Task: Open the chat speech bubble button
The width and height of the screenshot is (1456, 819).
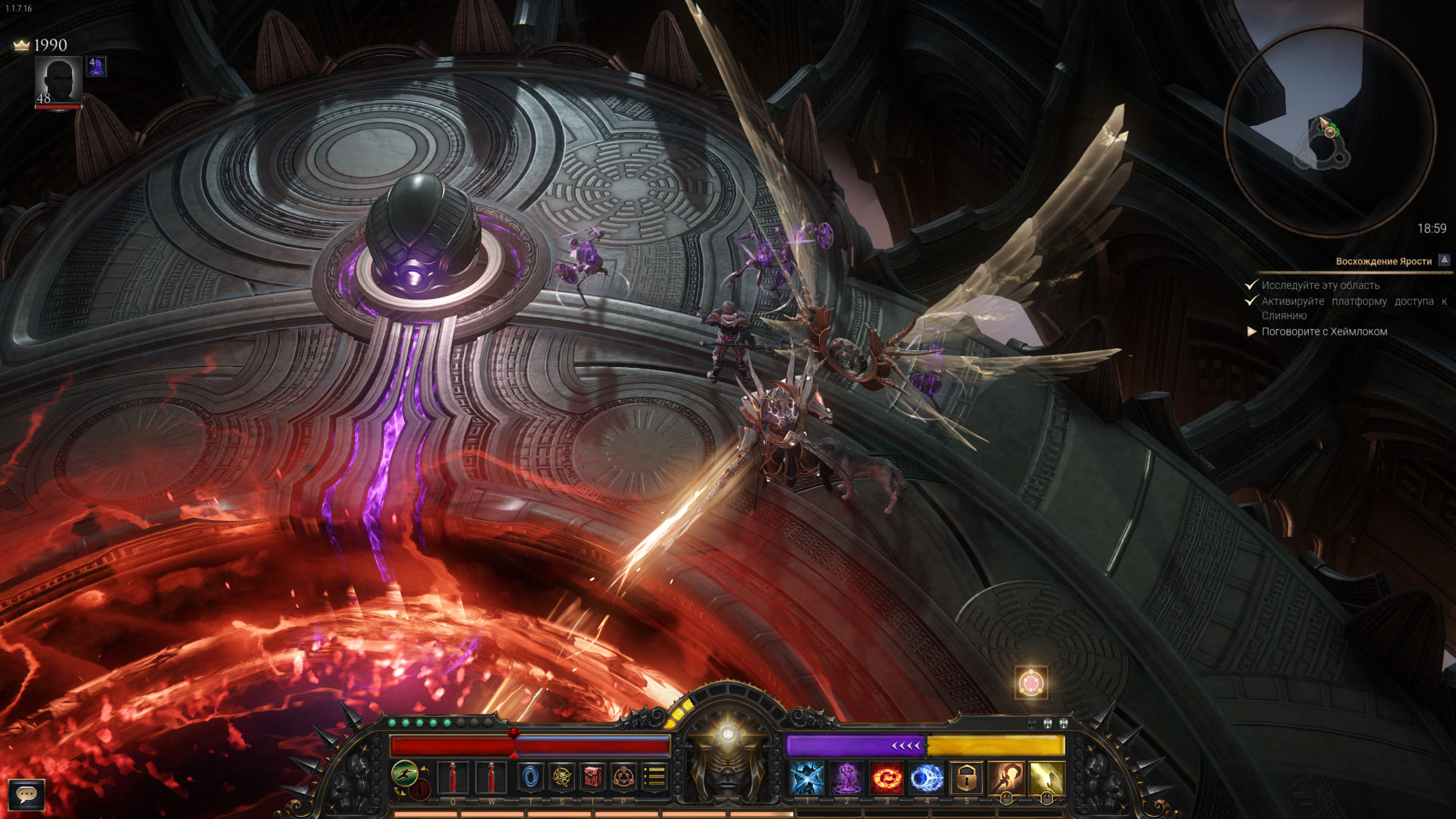Action: coord(27,794)
